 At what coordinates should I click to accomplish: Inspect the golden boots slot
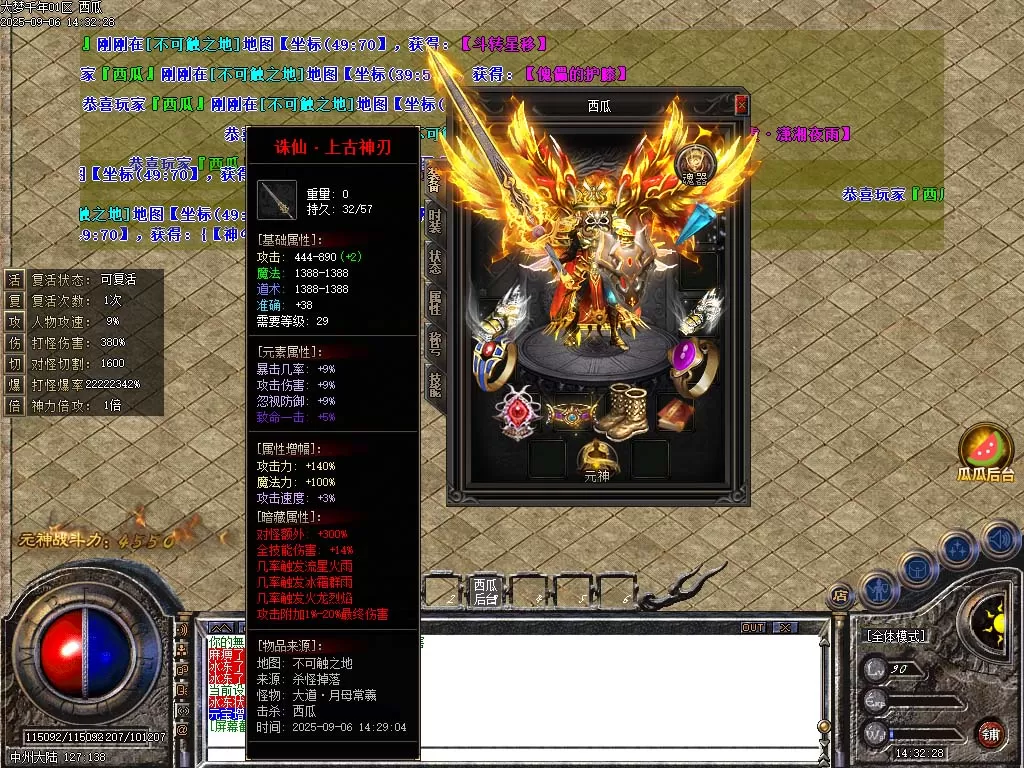(625, 410)
